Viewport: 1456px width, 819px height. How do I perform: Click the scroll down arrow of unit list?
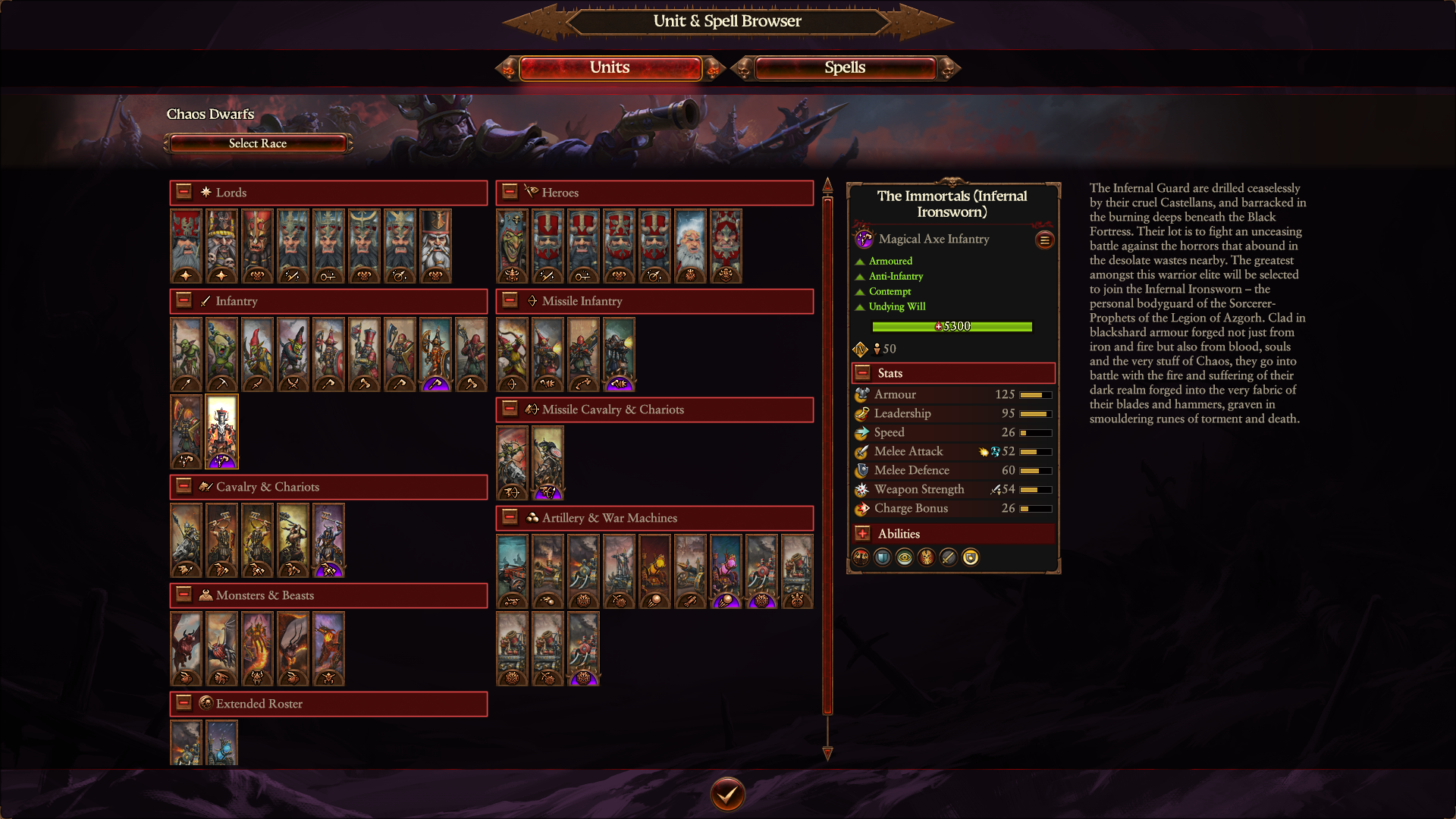(827, 753)
